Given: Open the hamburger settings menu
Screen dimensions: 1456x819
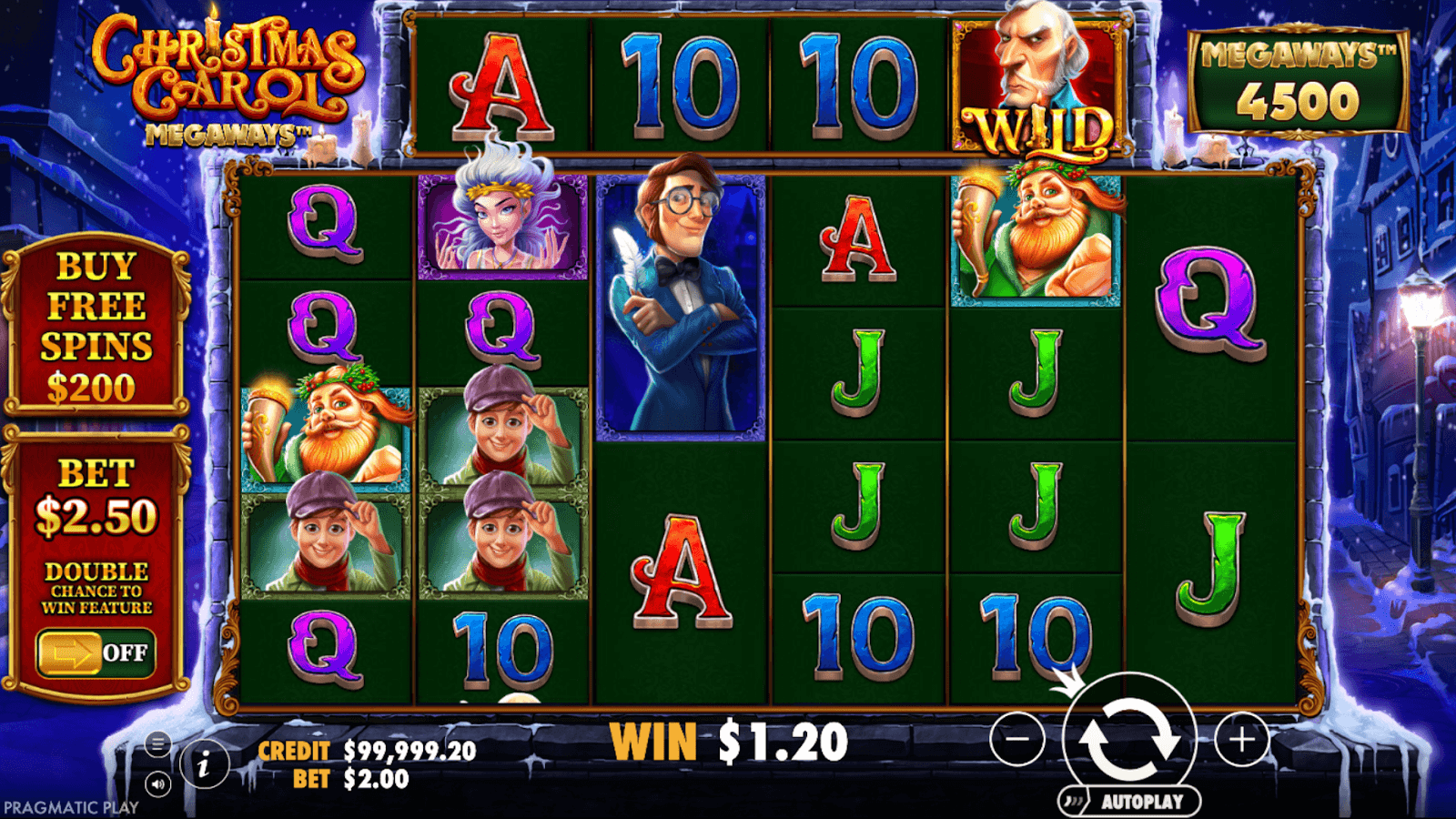Looking at the screenshot, I should pyautogui.click(x=157, y=744).
